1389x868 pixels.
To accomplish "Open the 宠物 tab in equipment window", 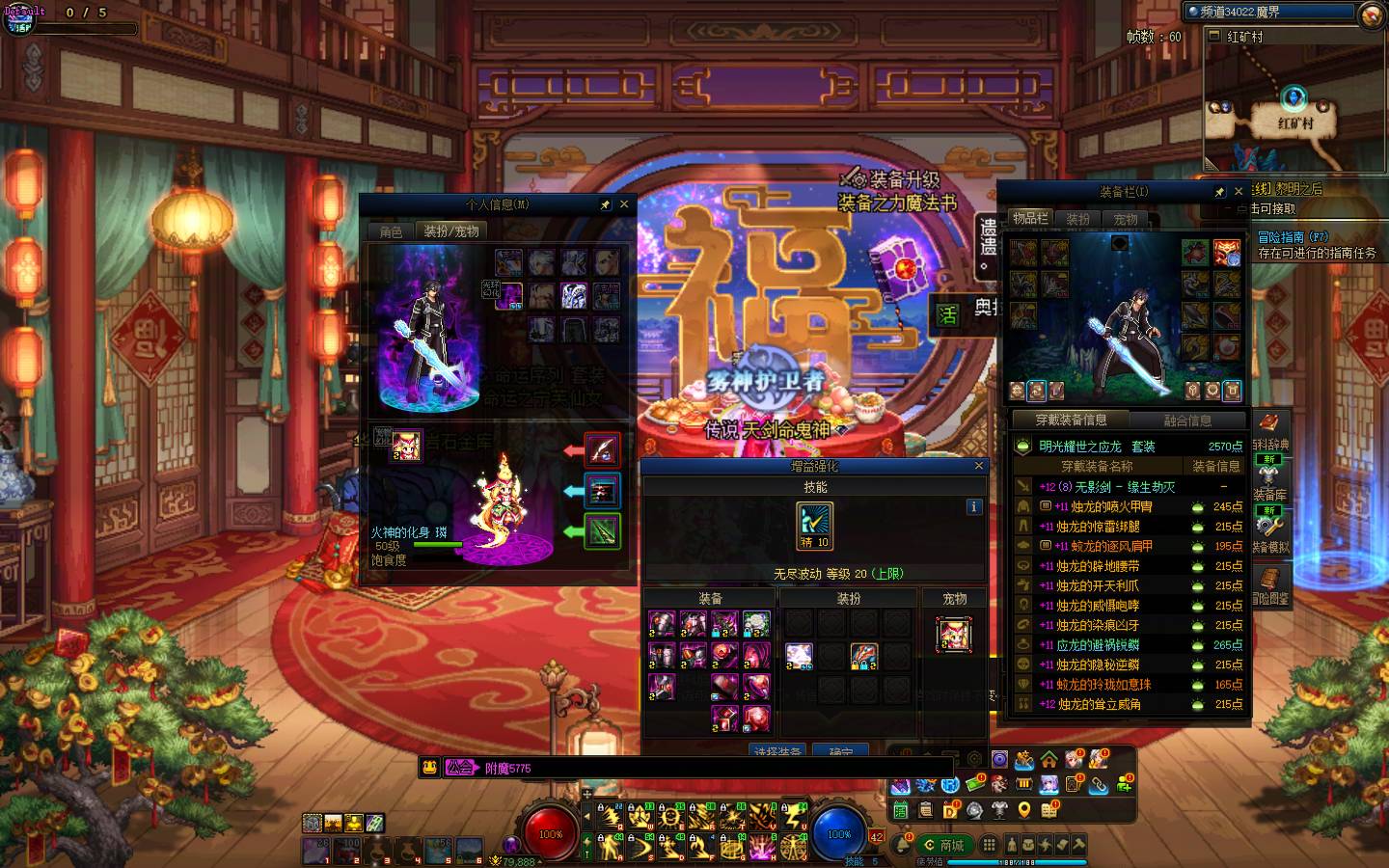I will pos(1126,219).
